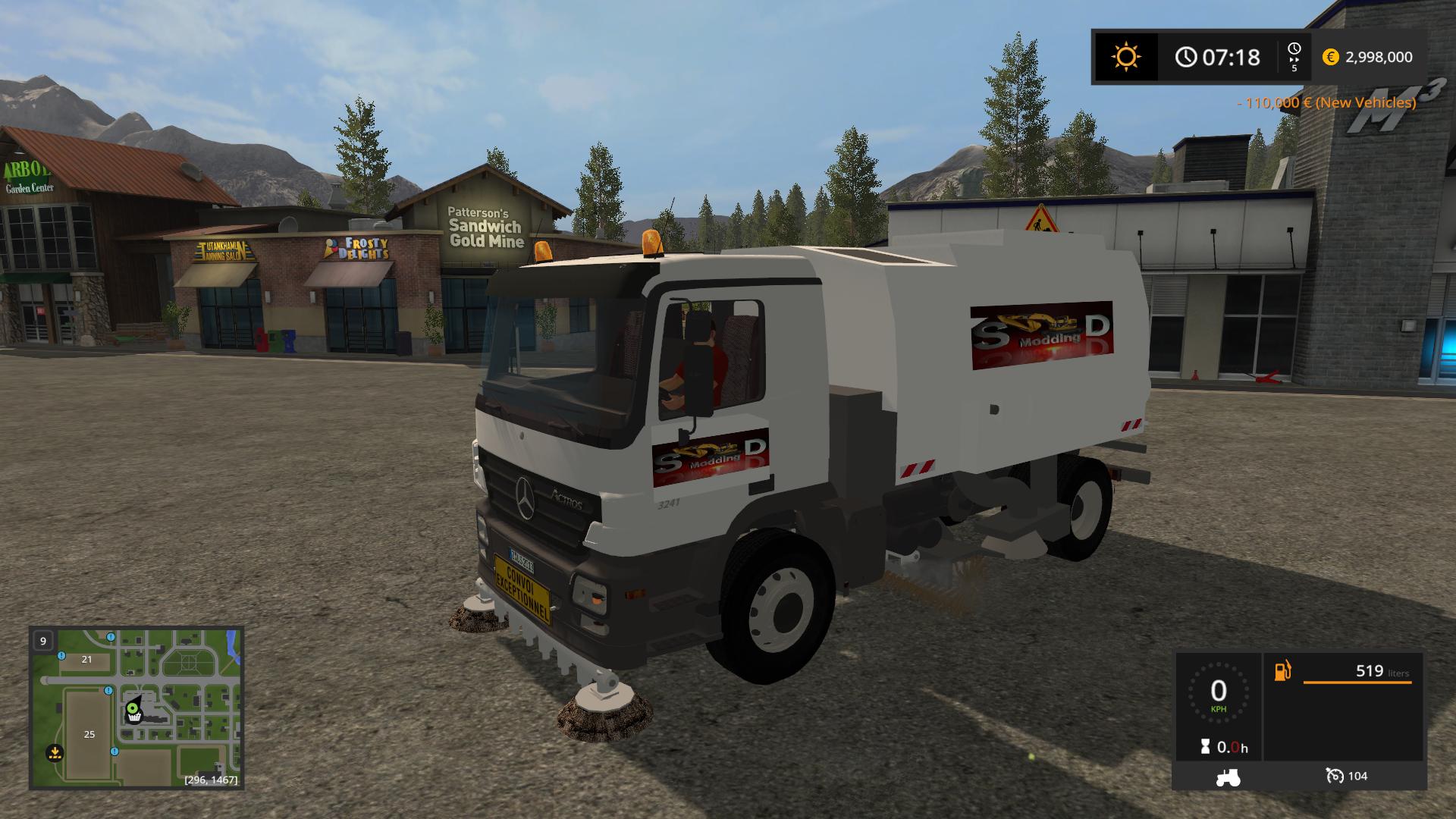Click the number 9 box on minimap
The image size is (1456, 819).
pos(43,641)
